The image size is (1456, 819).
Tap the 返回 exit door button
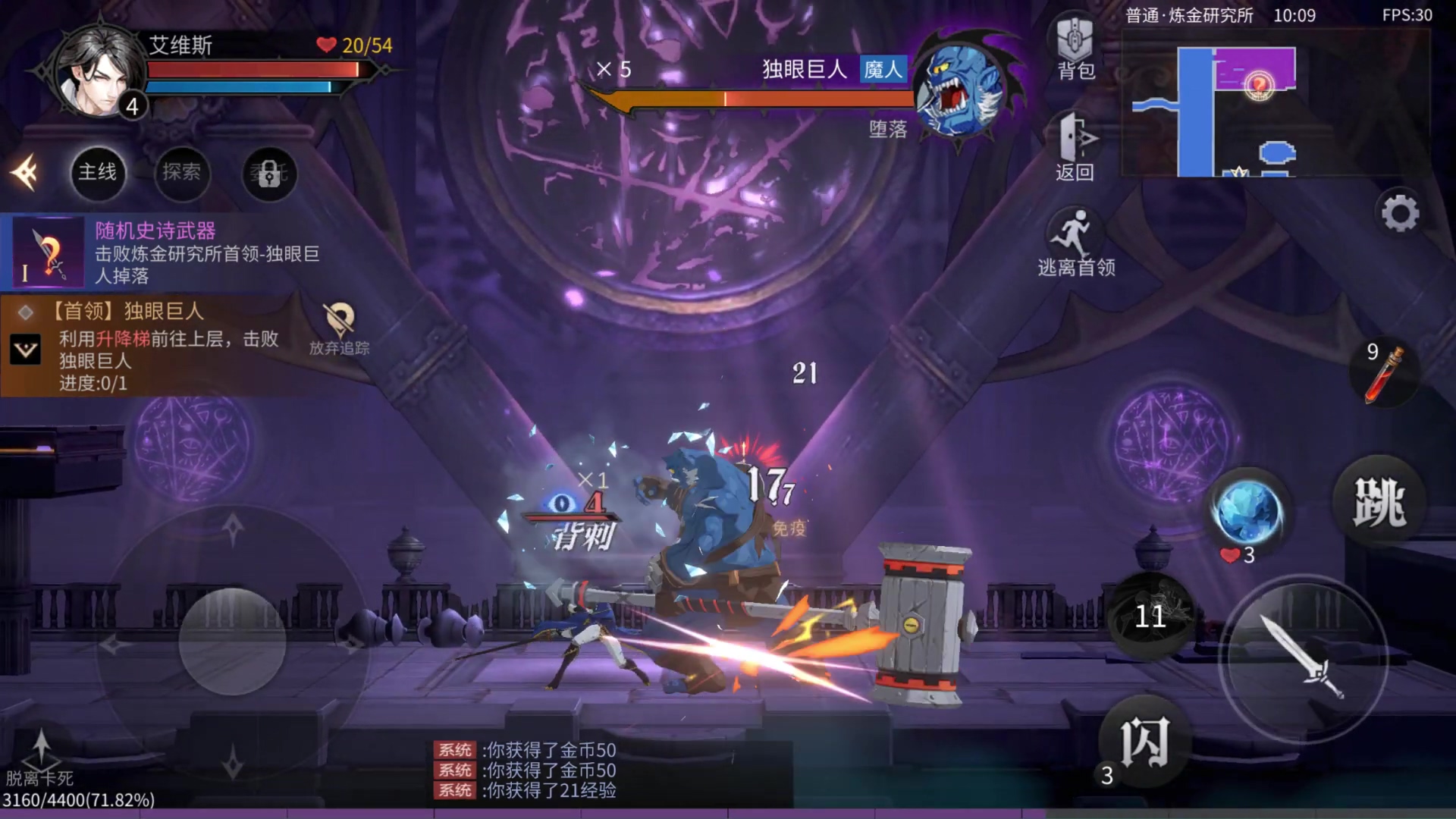1075,148
